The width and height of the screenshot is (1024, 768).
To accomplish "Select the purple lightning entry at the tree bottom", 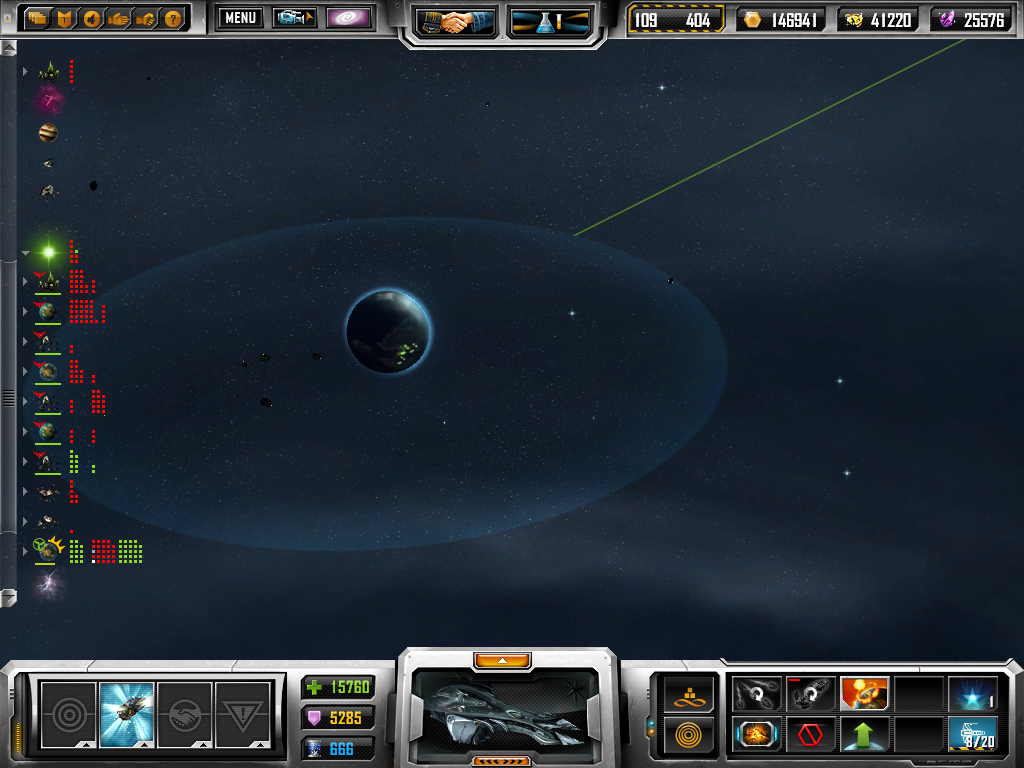I will coord(48,584).
